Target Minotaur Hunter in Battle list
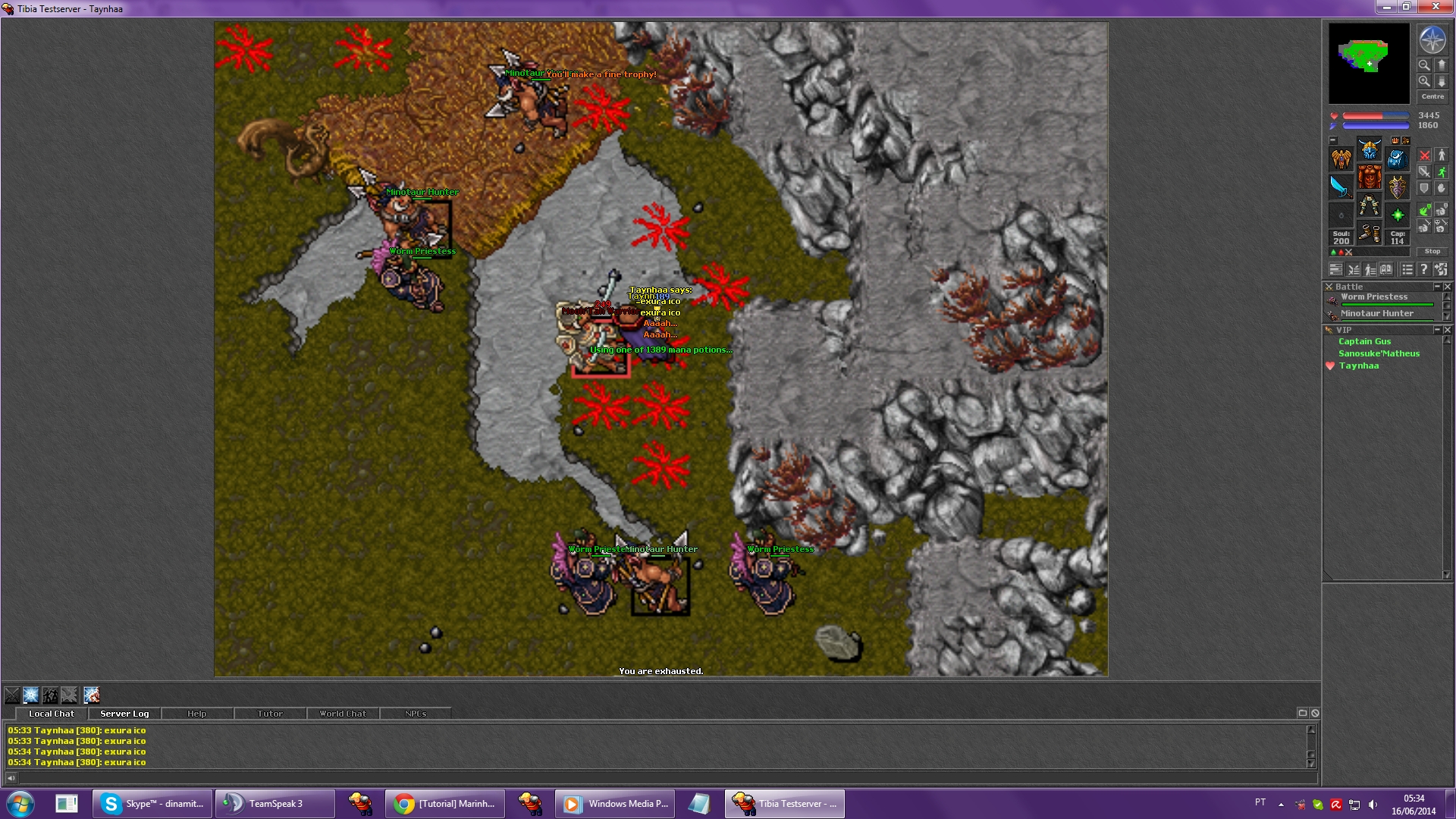 point(1376,314)
